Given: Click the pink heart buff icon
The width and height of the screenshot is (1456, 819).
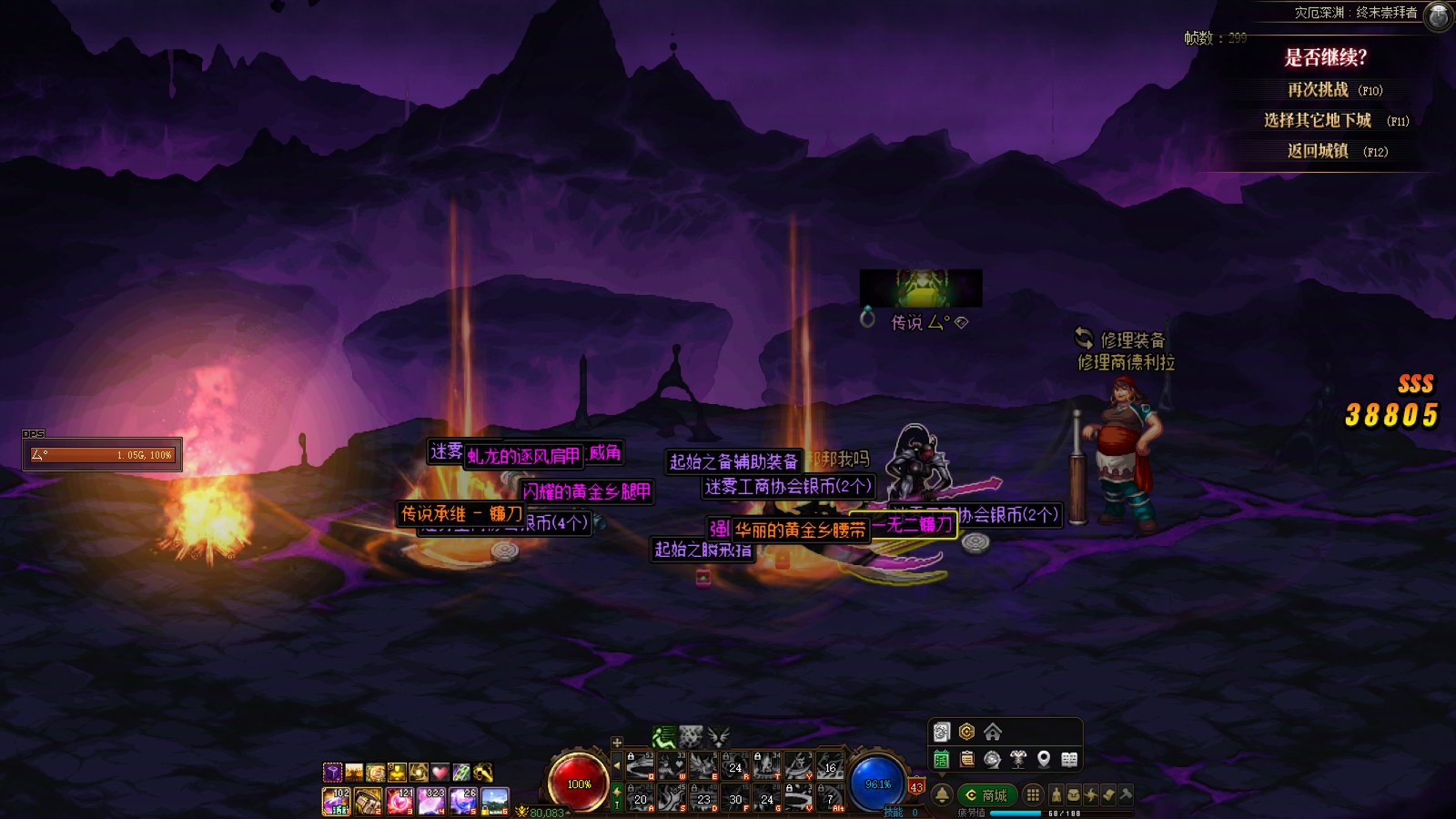Looking at the screenshot, I should point(440,773).
